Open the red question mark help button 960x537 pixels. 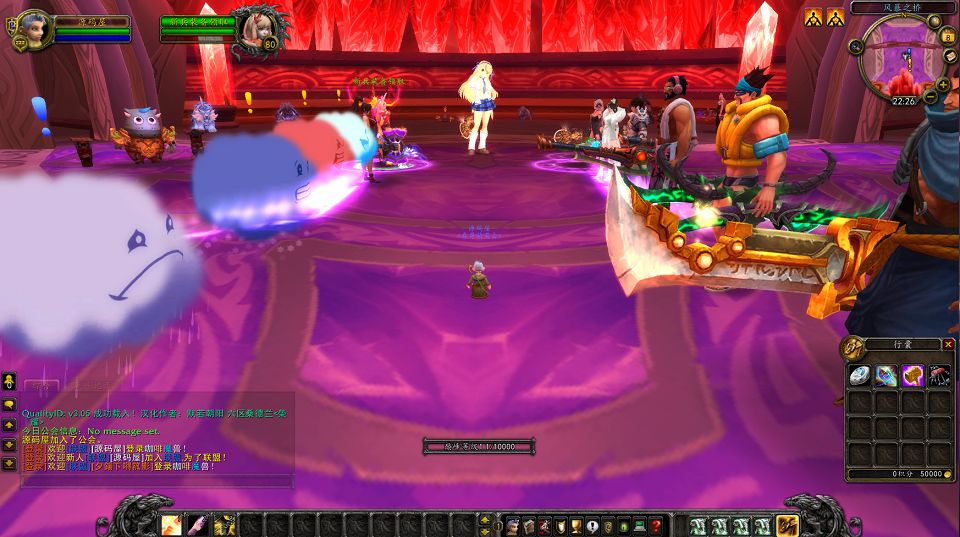coord(656,525)
